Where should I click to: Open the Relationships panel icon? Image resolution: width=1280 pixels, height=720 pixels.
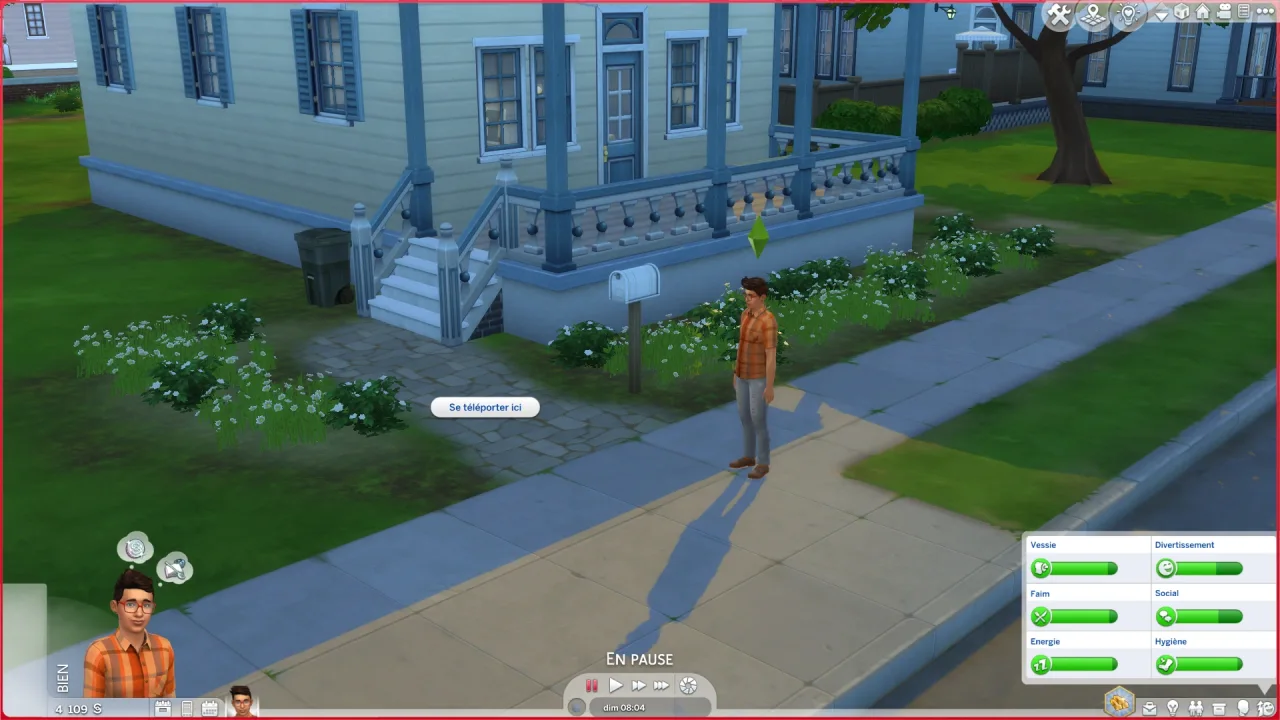point(1196,707)
